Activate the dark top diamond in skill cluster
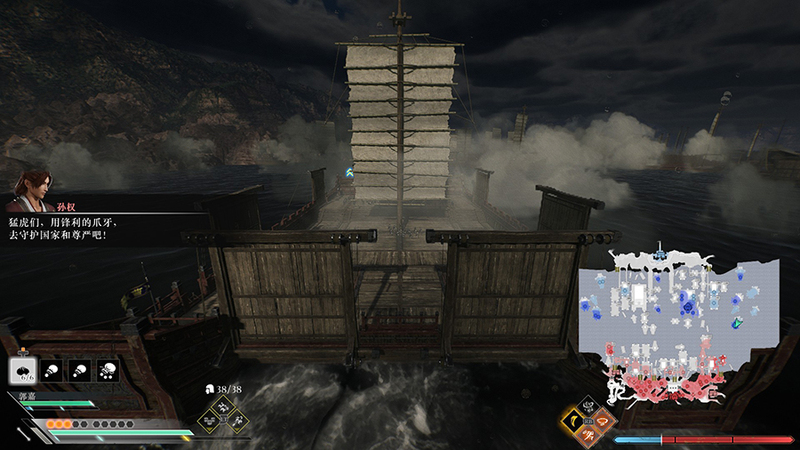This screenshot has height=450, width=800. click(589, 404)
